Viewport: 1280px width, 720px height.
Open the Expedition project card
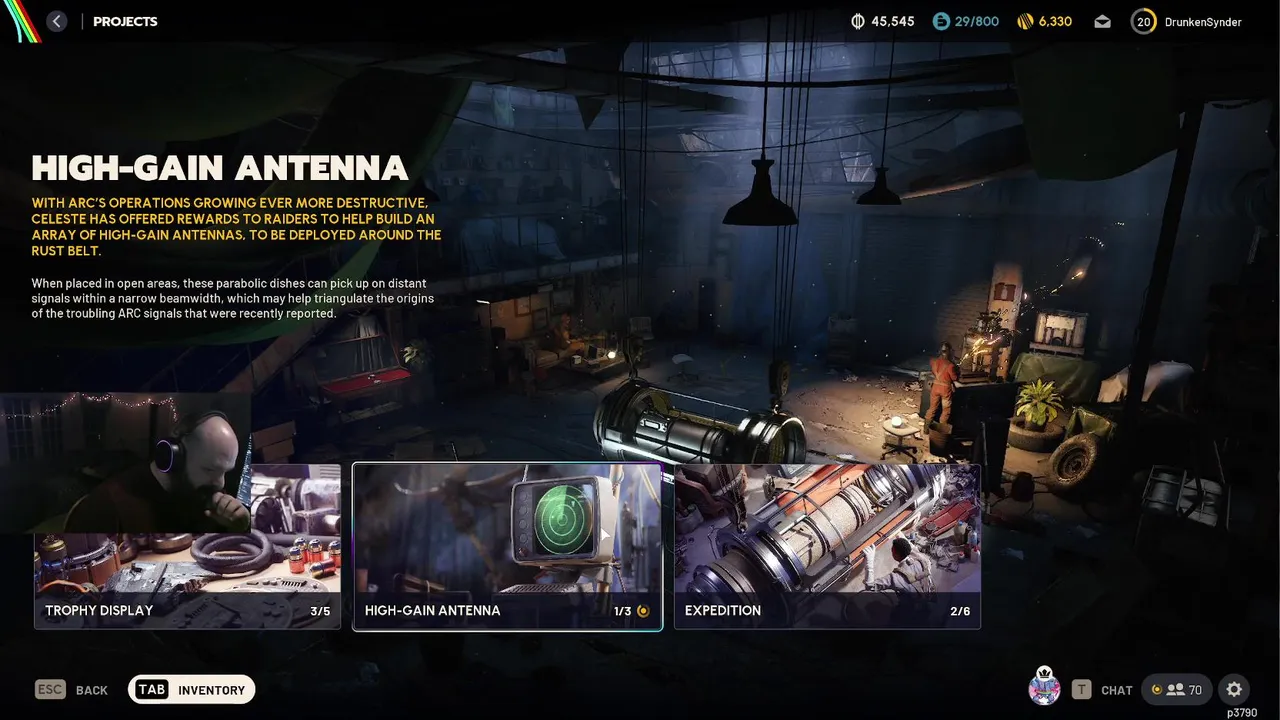[827, 547]
